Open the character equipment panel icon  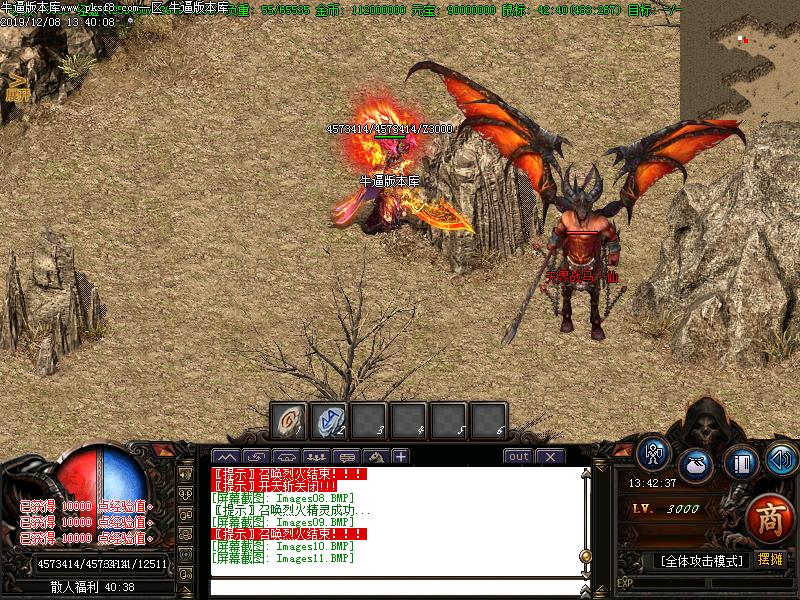(655, 455)
